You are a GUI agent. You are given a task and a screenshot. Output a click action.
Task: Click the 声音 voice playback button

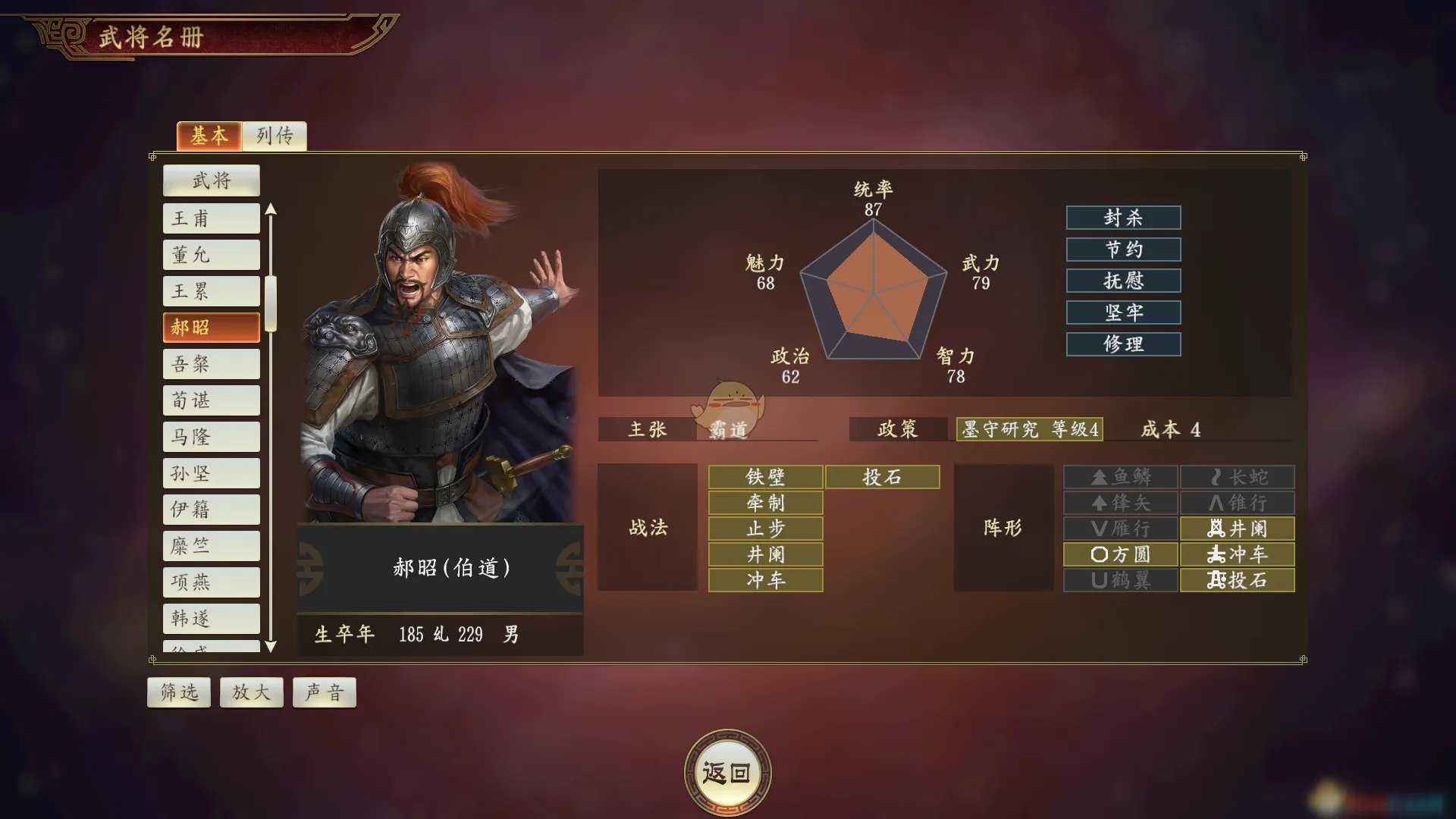point(324,691)
